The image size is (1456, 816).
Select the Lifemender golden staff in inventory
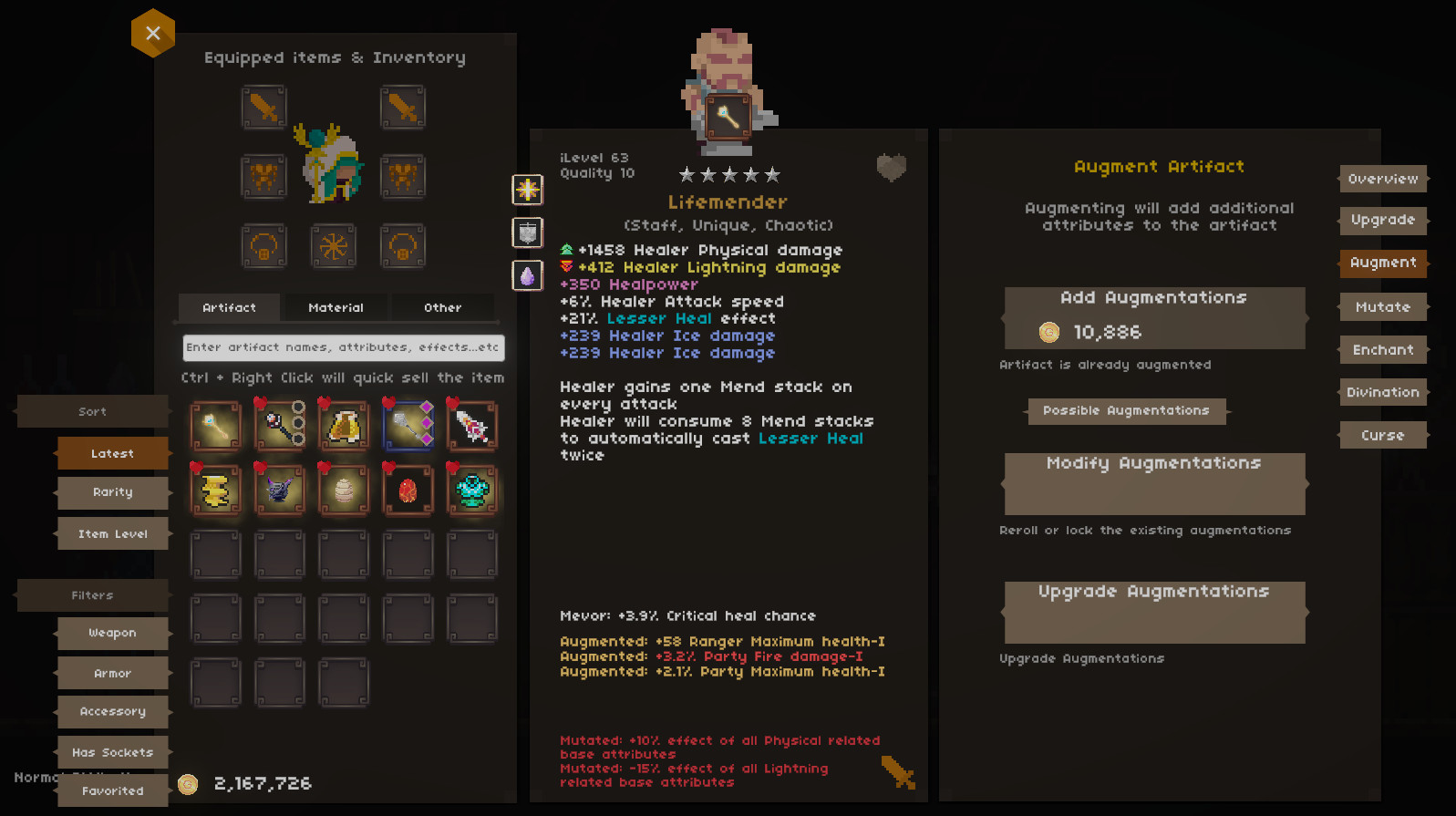click(216, 425)
